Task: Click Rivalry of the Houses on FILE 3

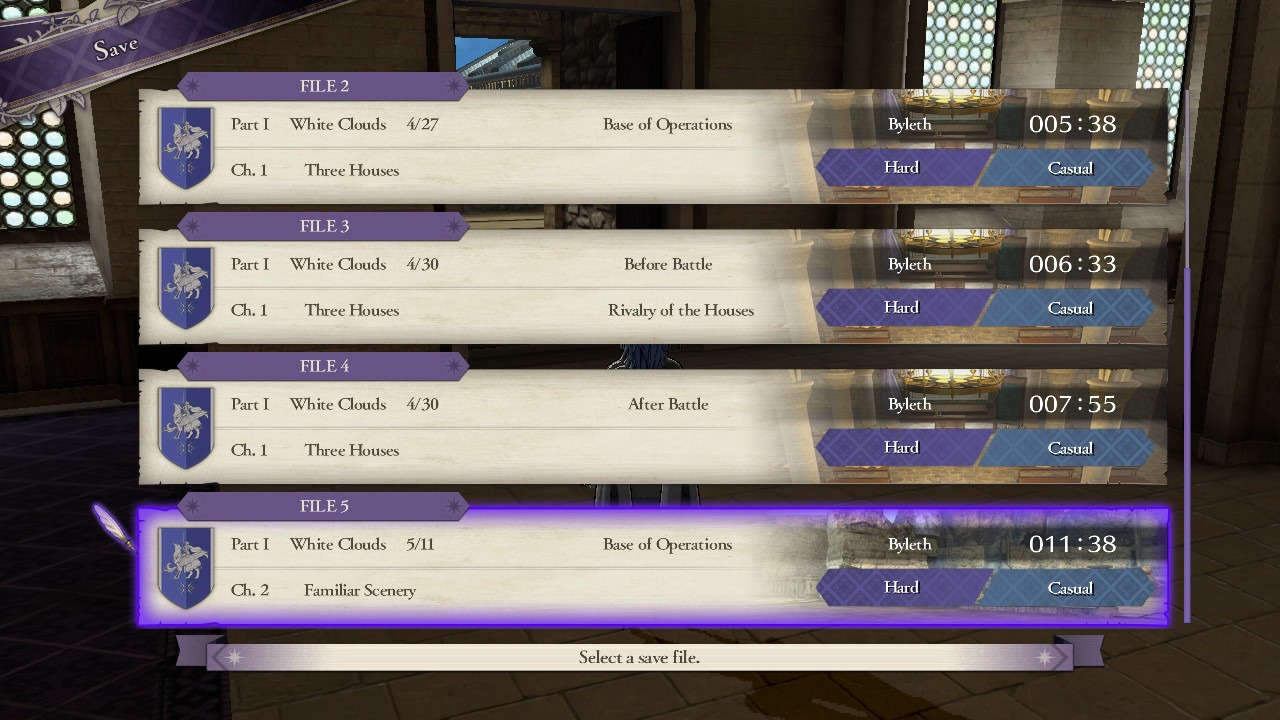Action: (681, 310)
